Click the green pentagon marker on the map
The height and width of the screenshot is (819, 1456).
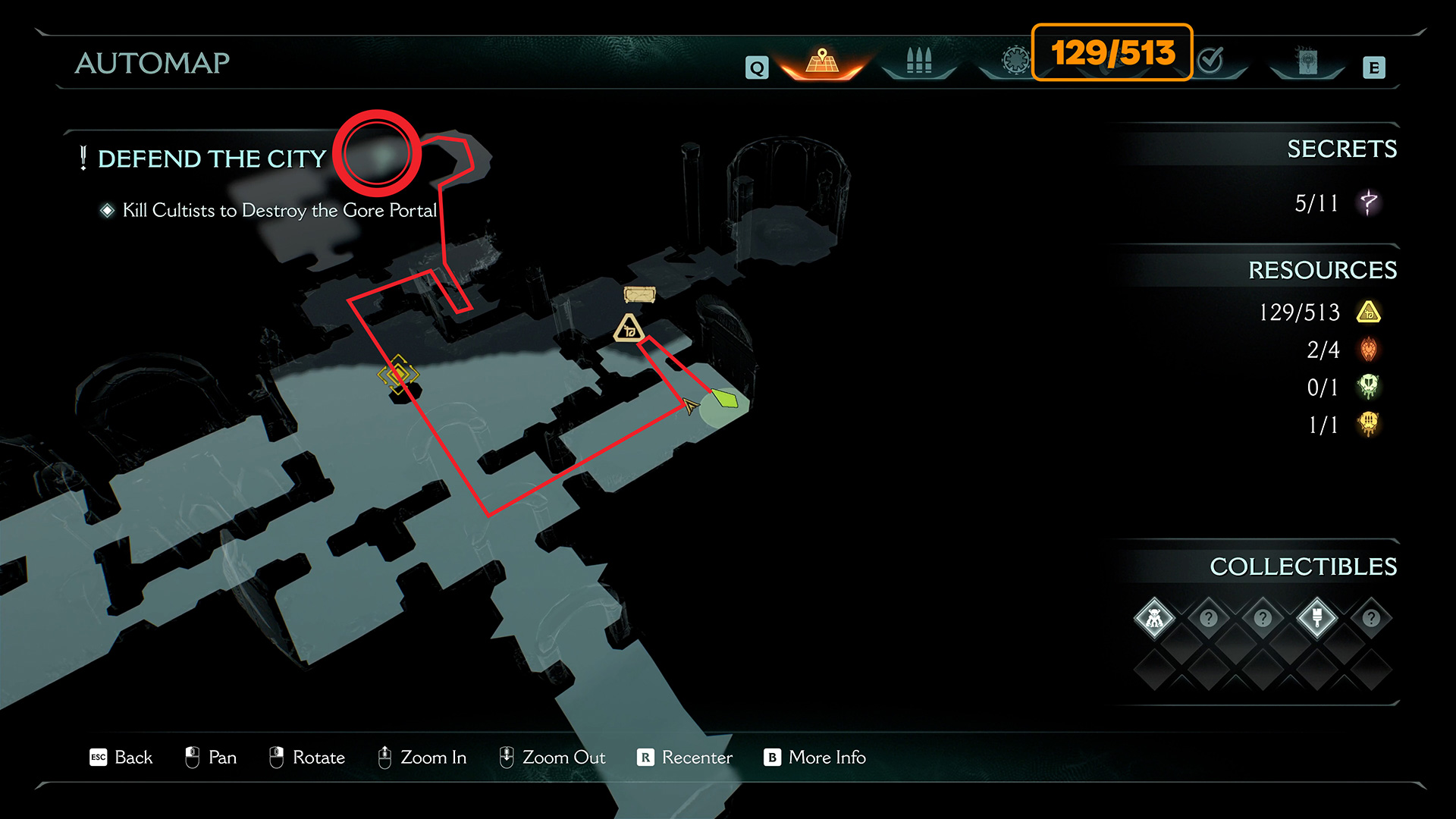click(x=724, y=399)
